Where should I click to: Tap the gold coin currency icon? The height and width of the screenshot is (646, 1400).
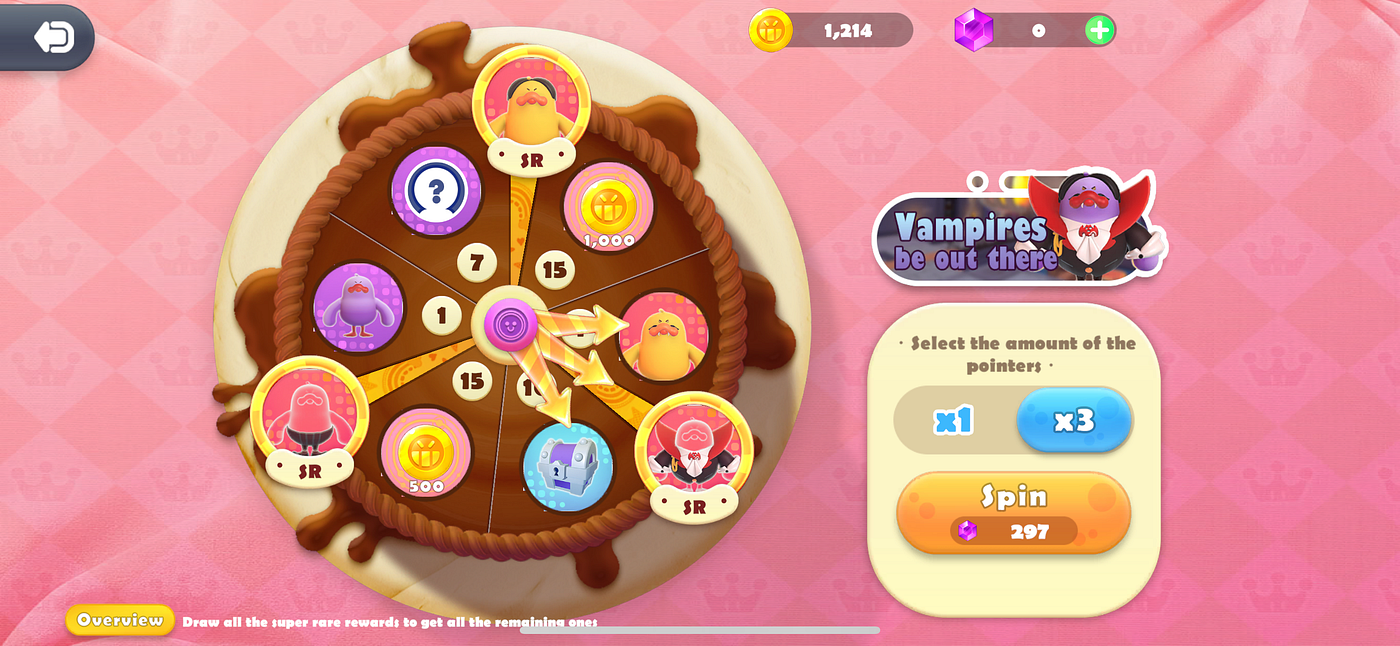(x=771, y=30)
